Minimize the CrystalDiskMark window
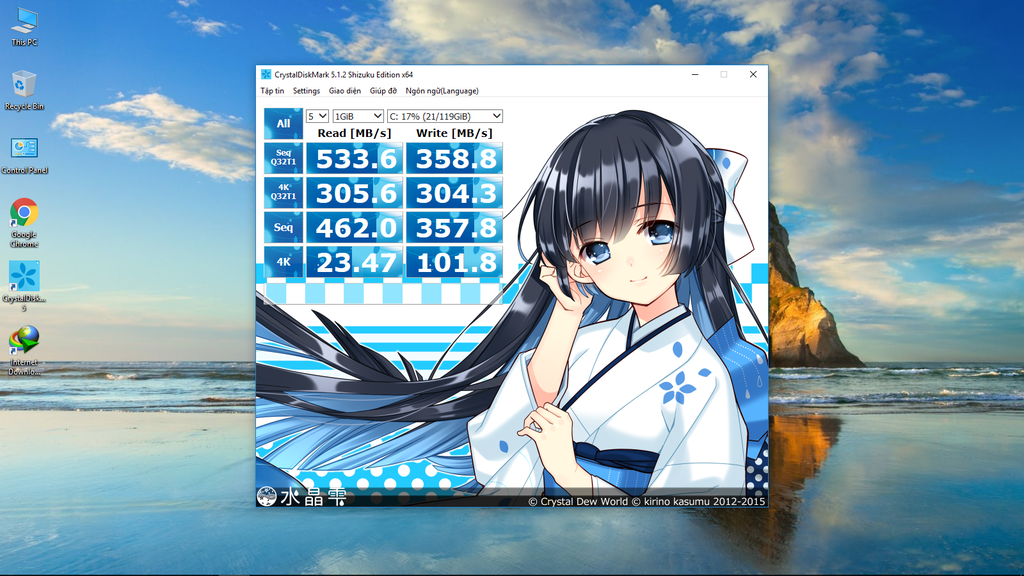 694,74
